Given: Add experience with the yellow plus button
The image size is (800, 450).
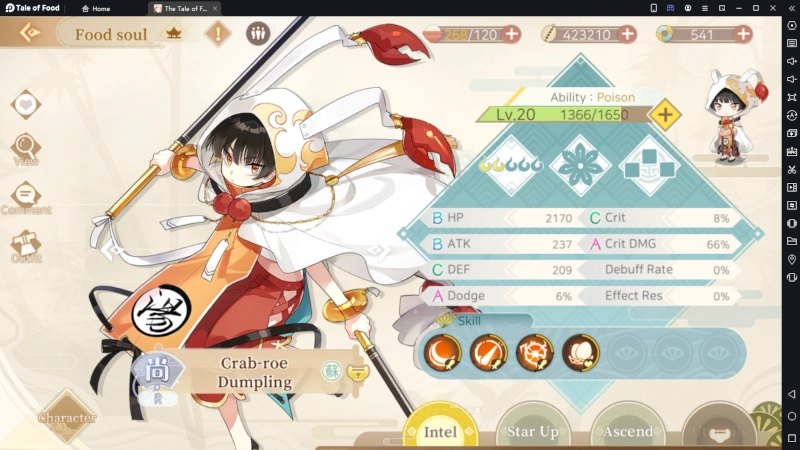Looking at the screenshot, I should pos(665,114).
